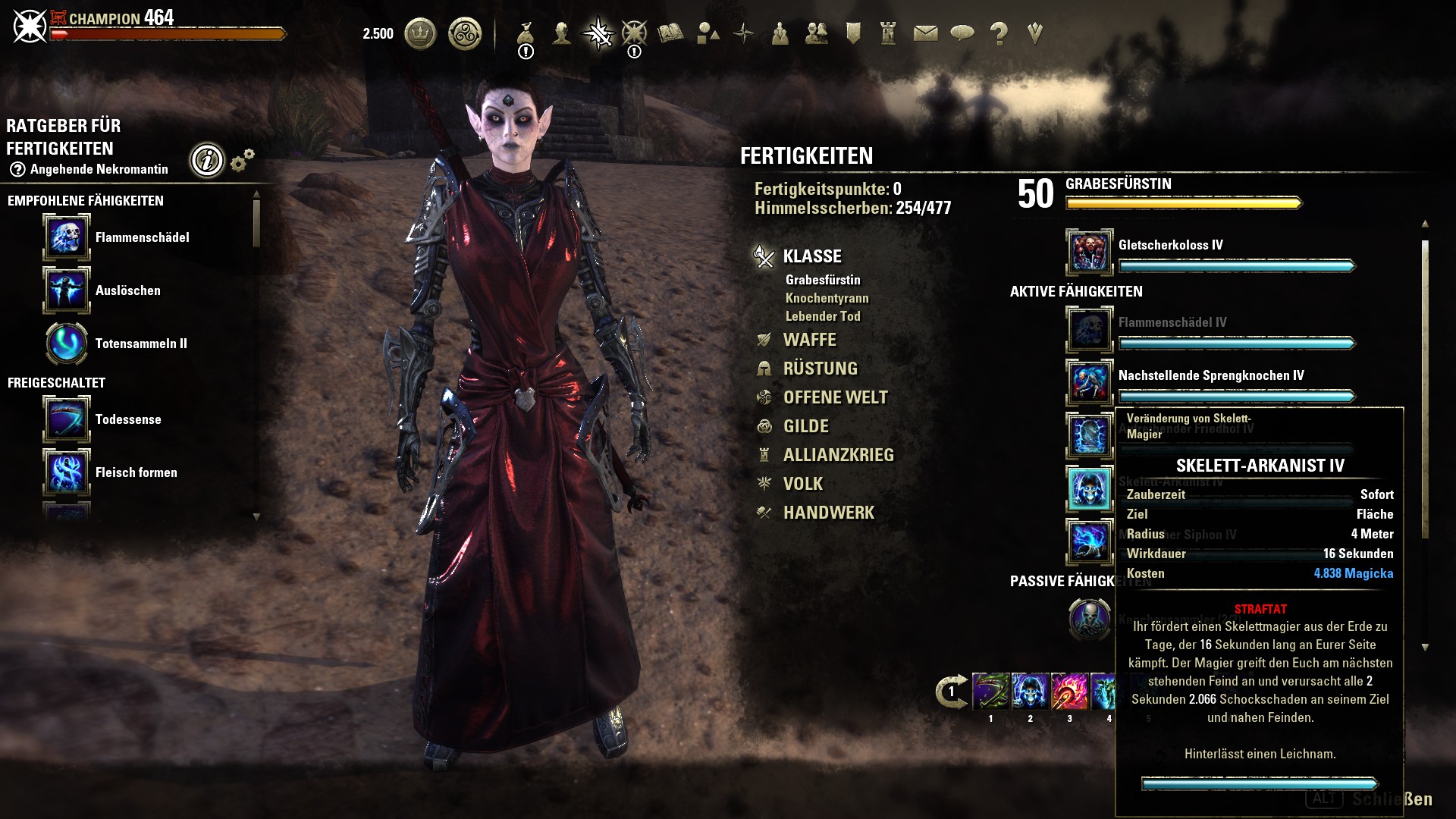This screenshot has height=819, width=1456.
Task: Open the help question mark icon
Action: pos(999,33)
